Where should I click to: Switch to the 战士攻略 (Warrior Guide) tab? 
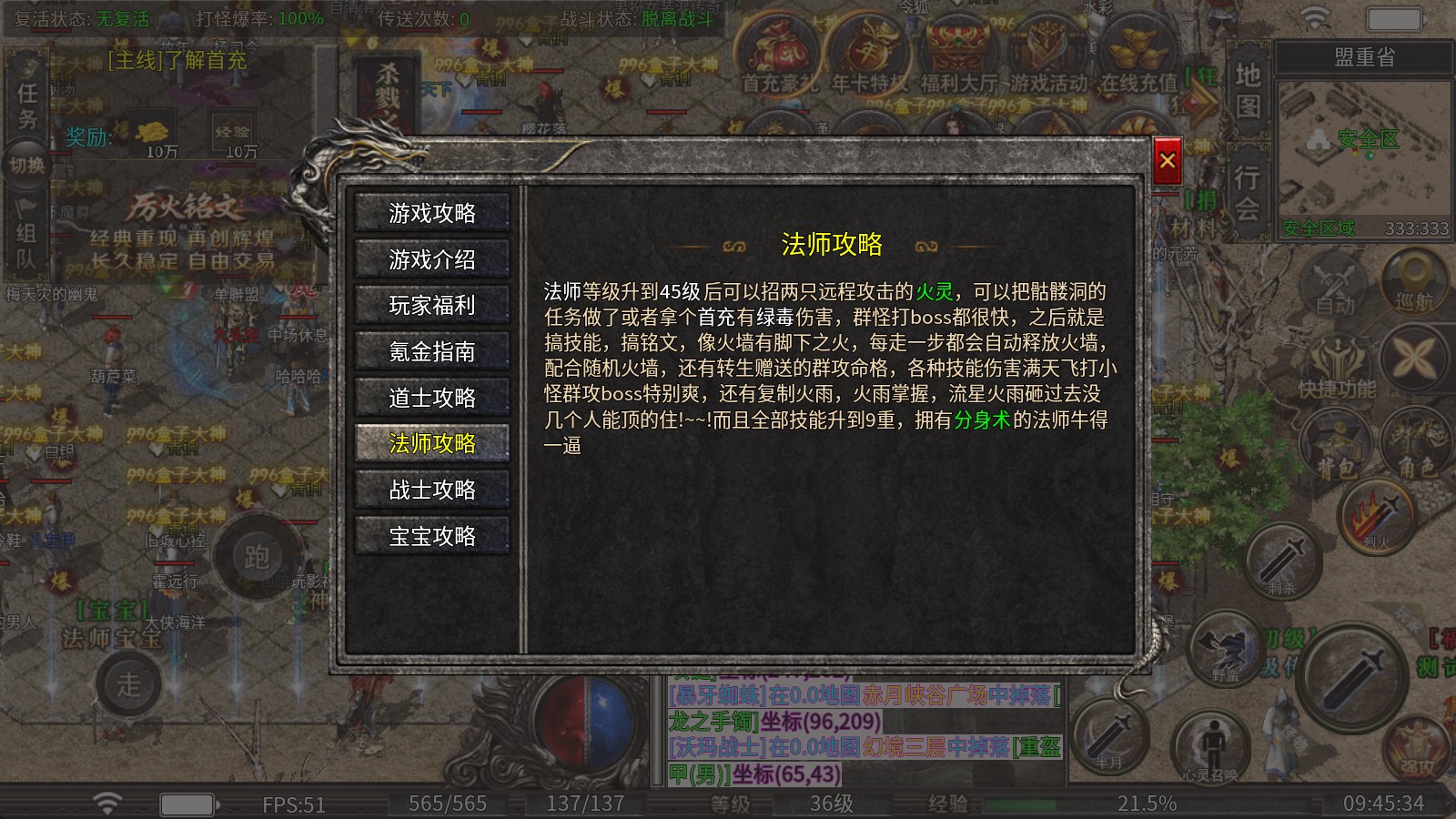[431, 490]
